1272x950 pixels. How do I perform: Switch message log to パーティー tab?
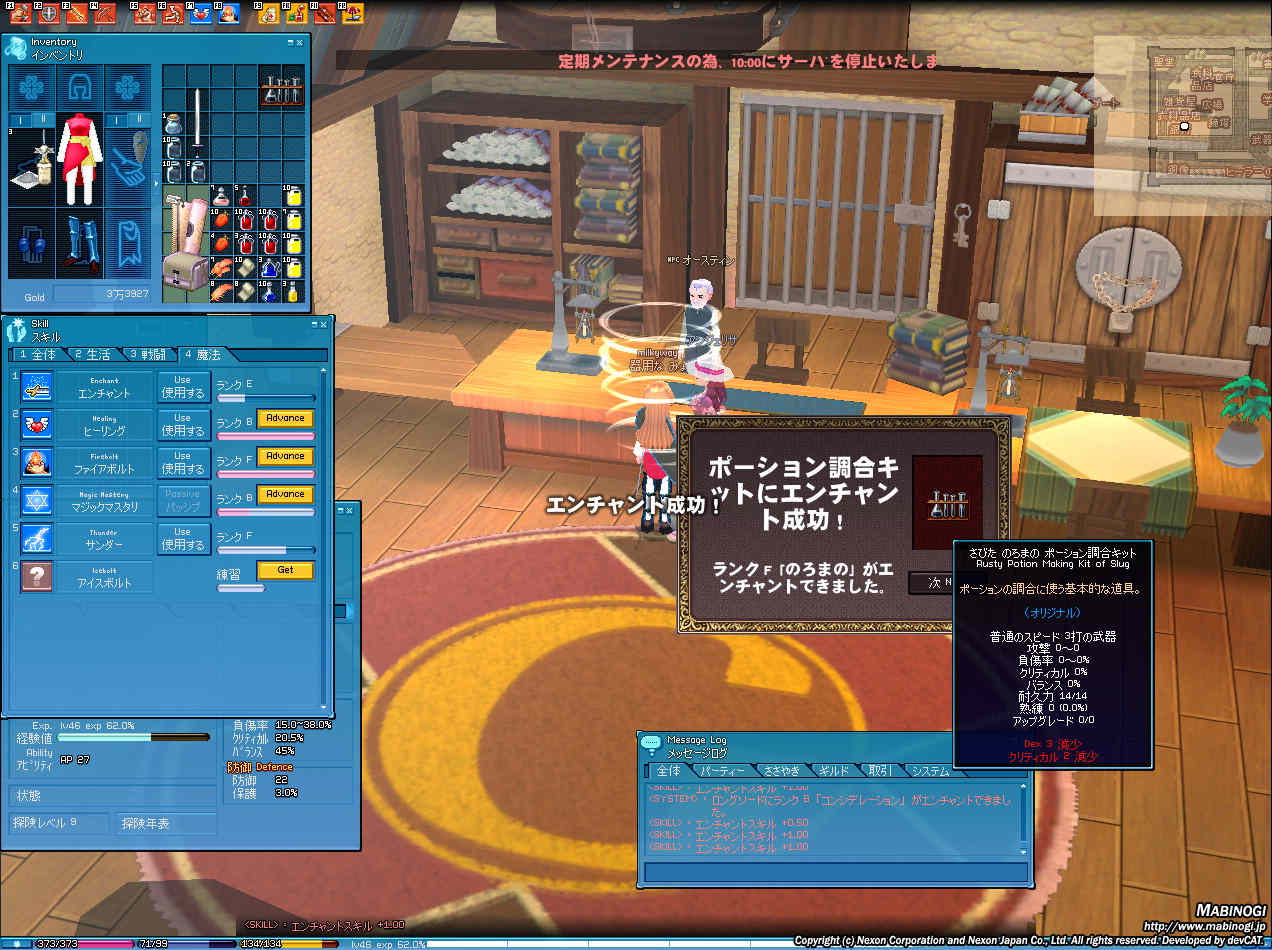(721, 771)
